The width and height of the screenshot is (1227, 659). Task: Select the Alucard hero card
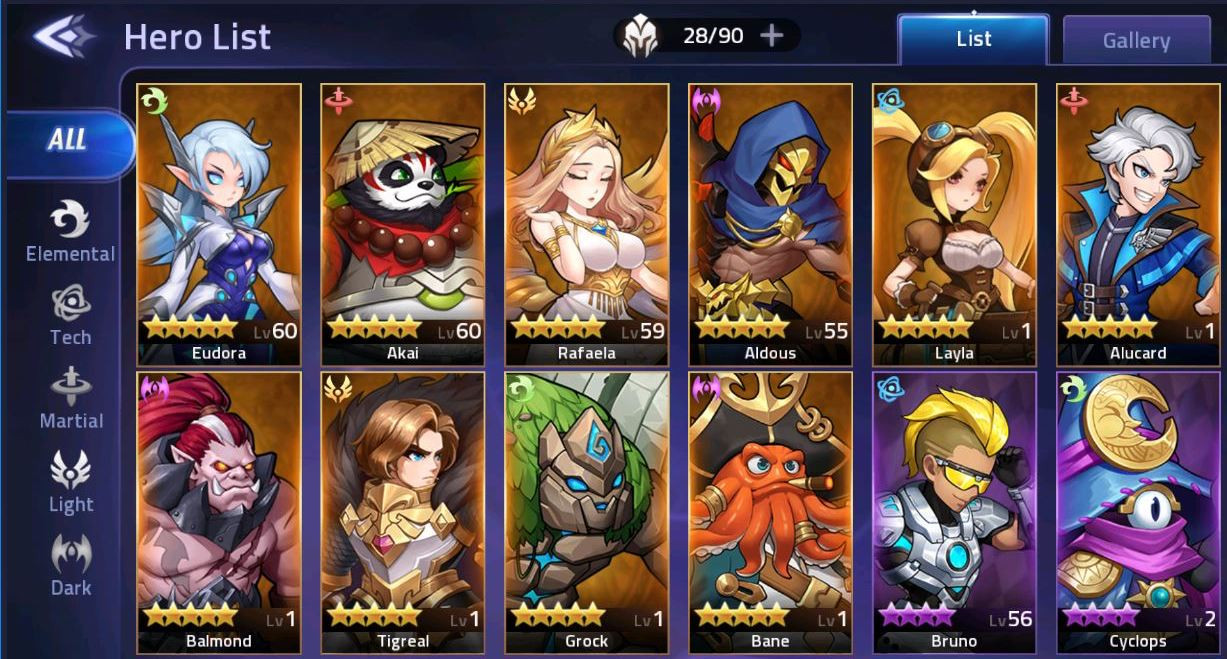1139,225
